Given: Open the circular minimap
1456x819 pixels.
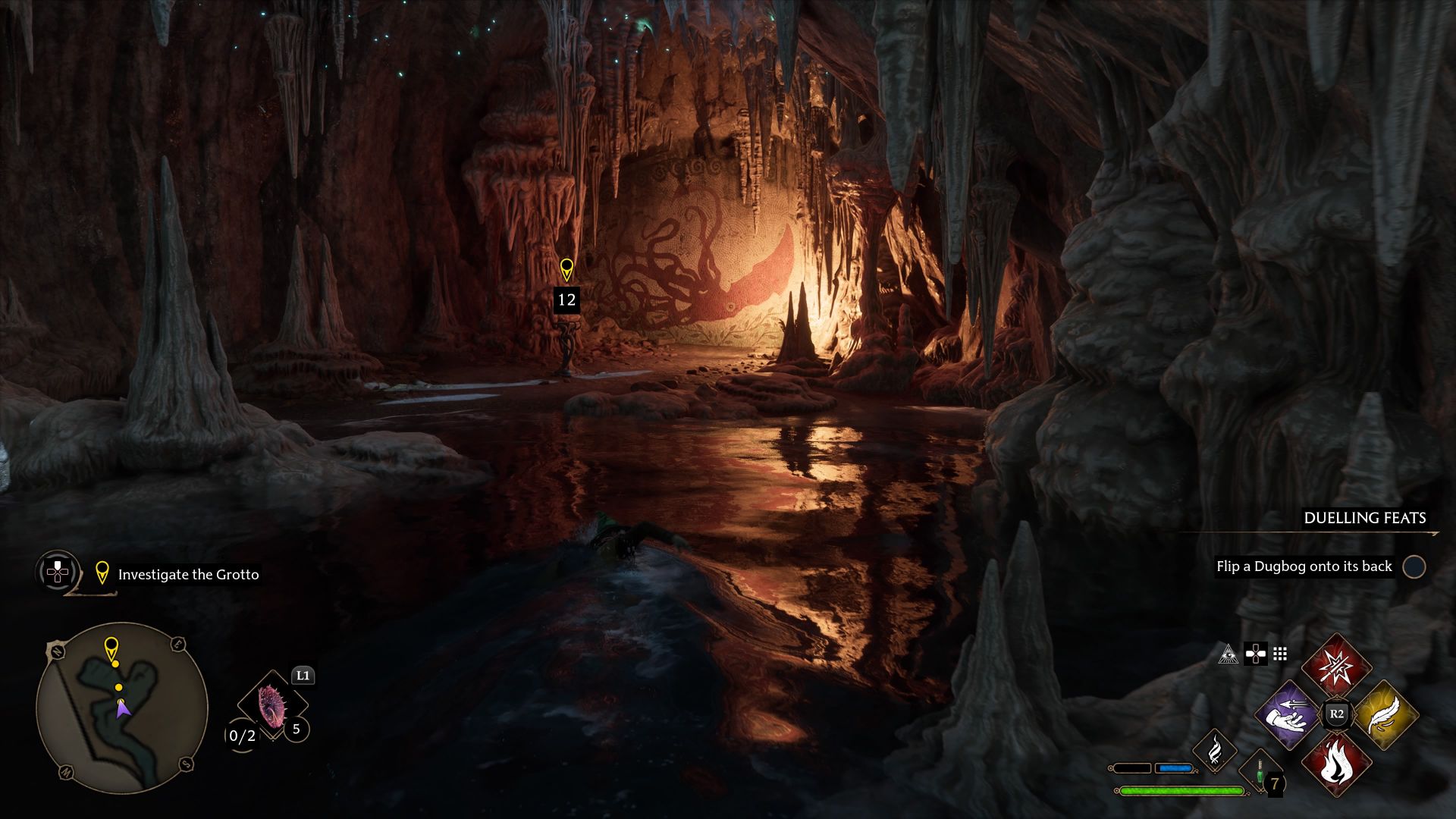Looking at the screenshot, I should tap(121, 708).
